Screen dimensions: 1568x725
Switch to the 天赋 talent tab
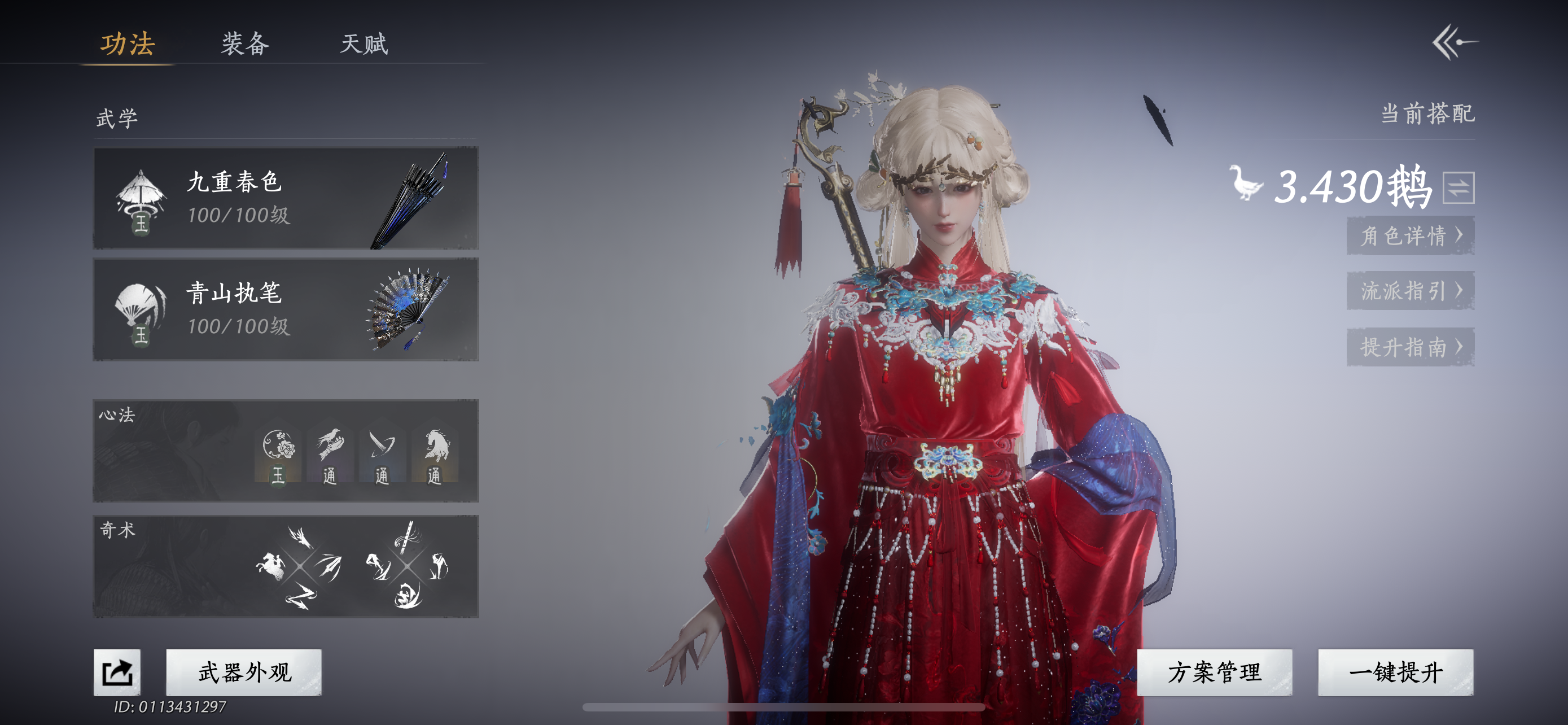pos(363,44)
